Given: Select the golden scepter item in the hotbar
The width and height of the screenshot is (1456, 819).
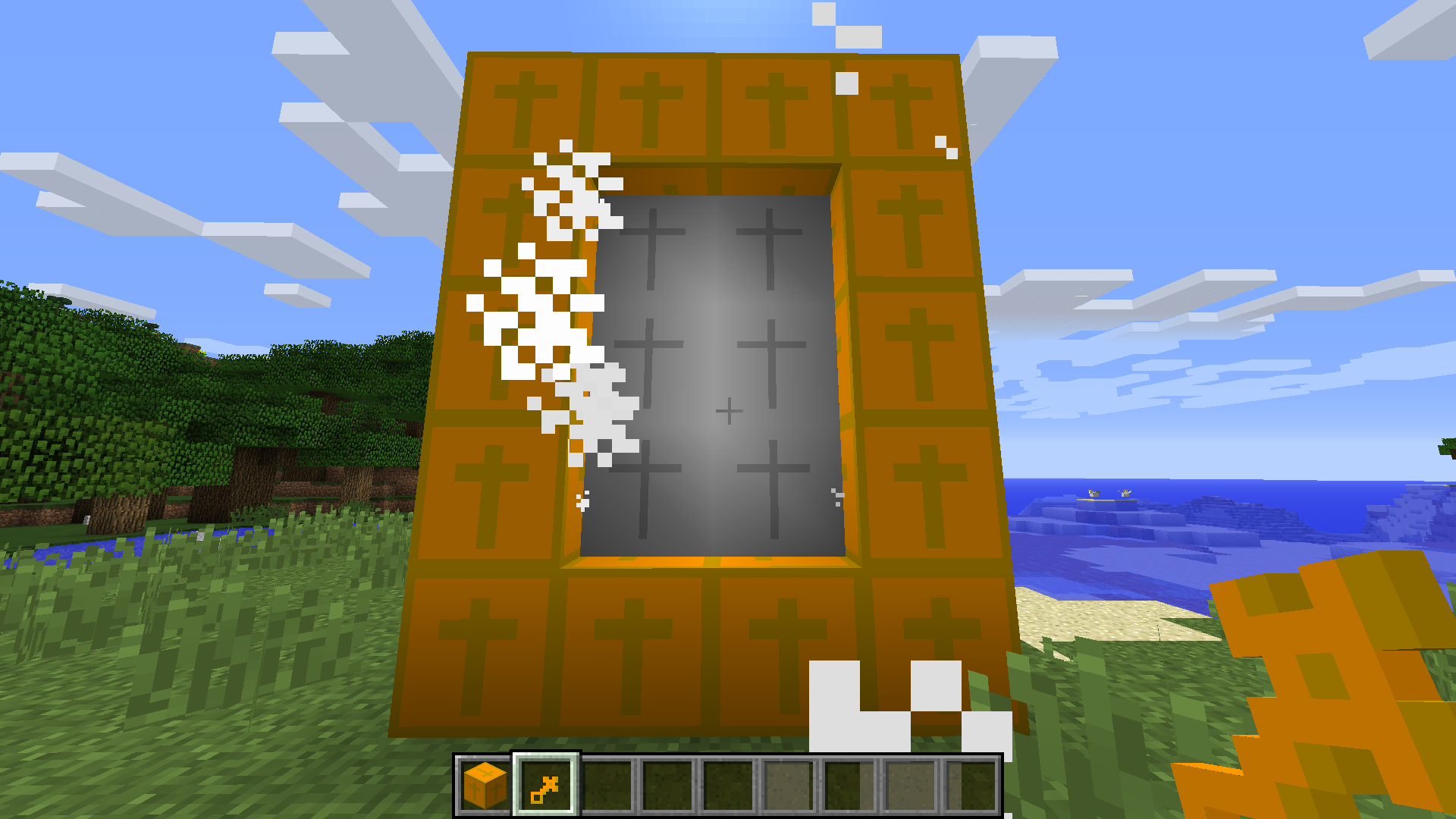Looking at the screenshot, I should pyautogui.click(x=544, y=788).
